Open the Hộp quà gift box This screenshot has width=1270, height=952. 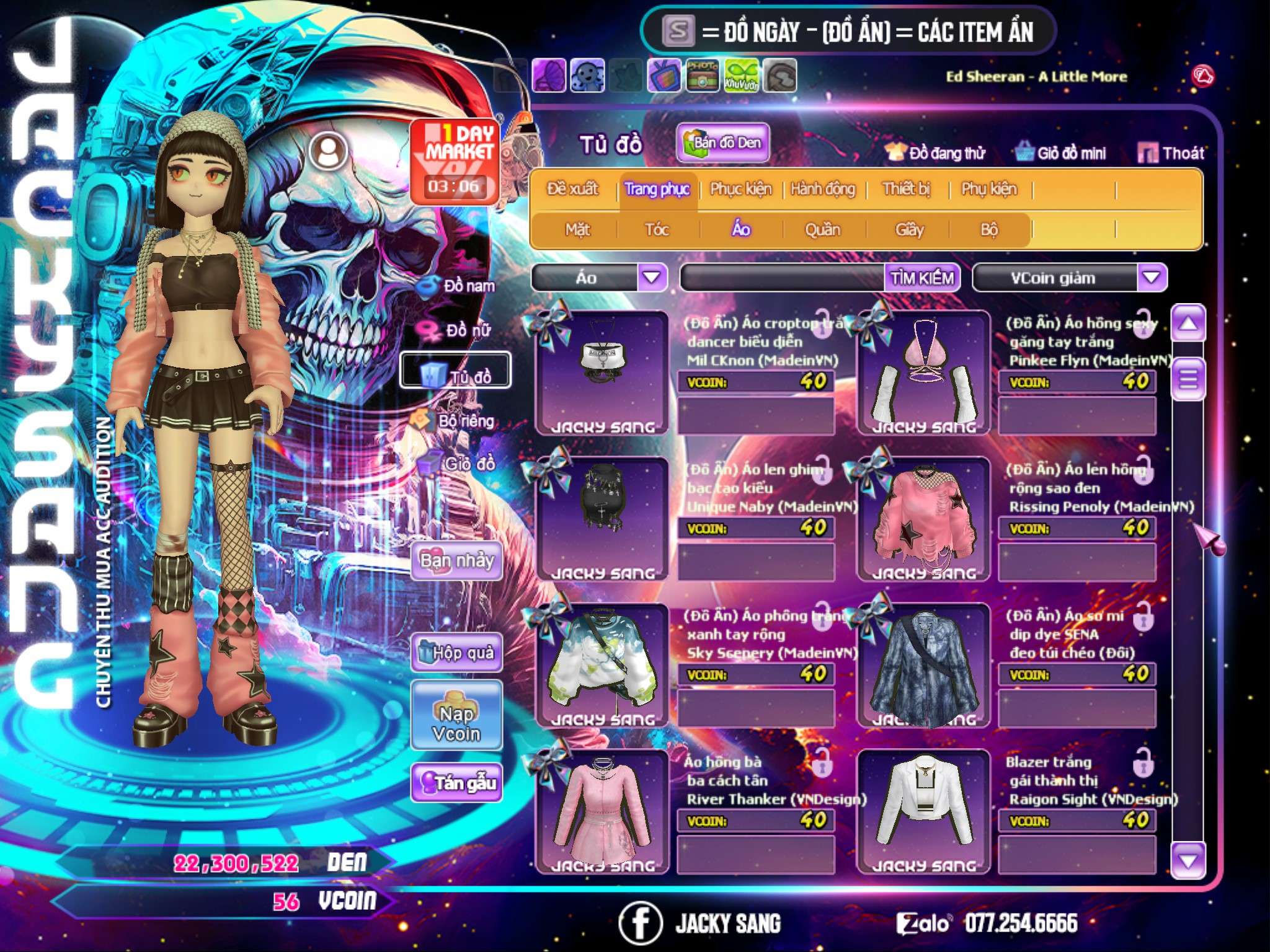pos(456,653)
